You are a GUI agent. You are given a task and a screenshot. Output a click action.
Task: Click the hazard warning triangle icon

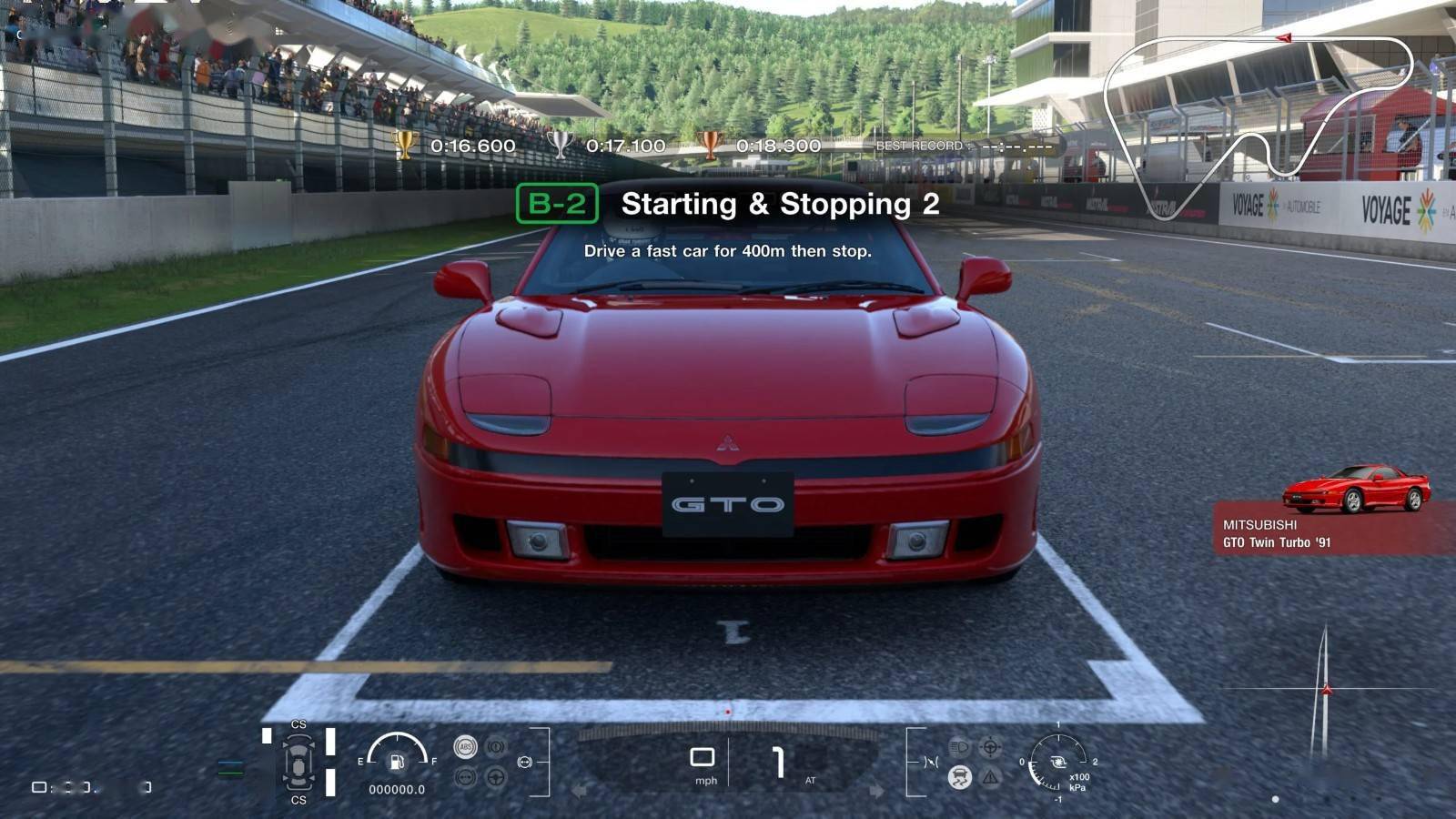990,777
